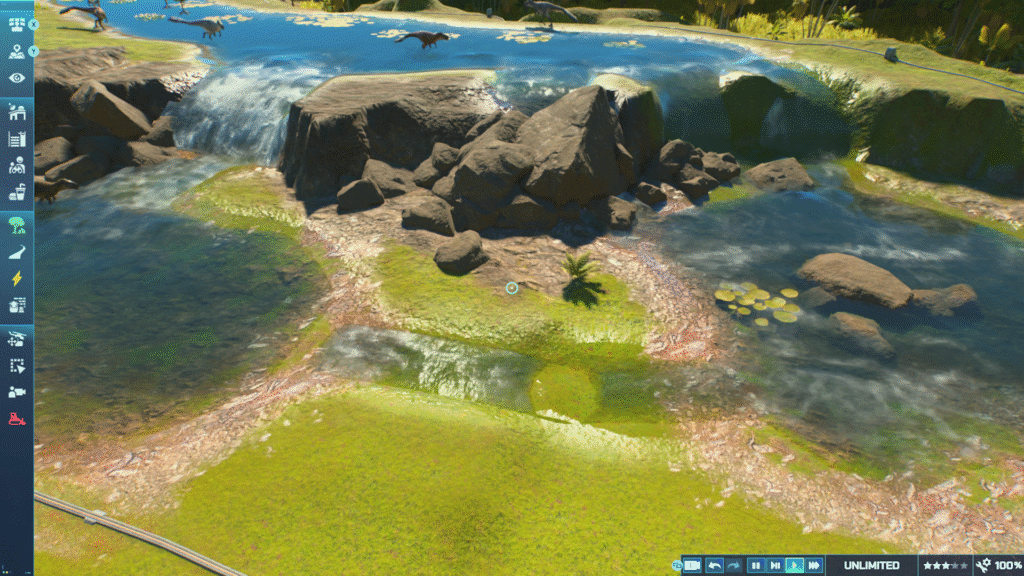Viewport: 1024px width, 576px height.
Task: Open the staff and scientists menu
Action: point(17,166)
